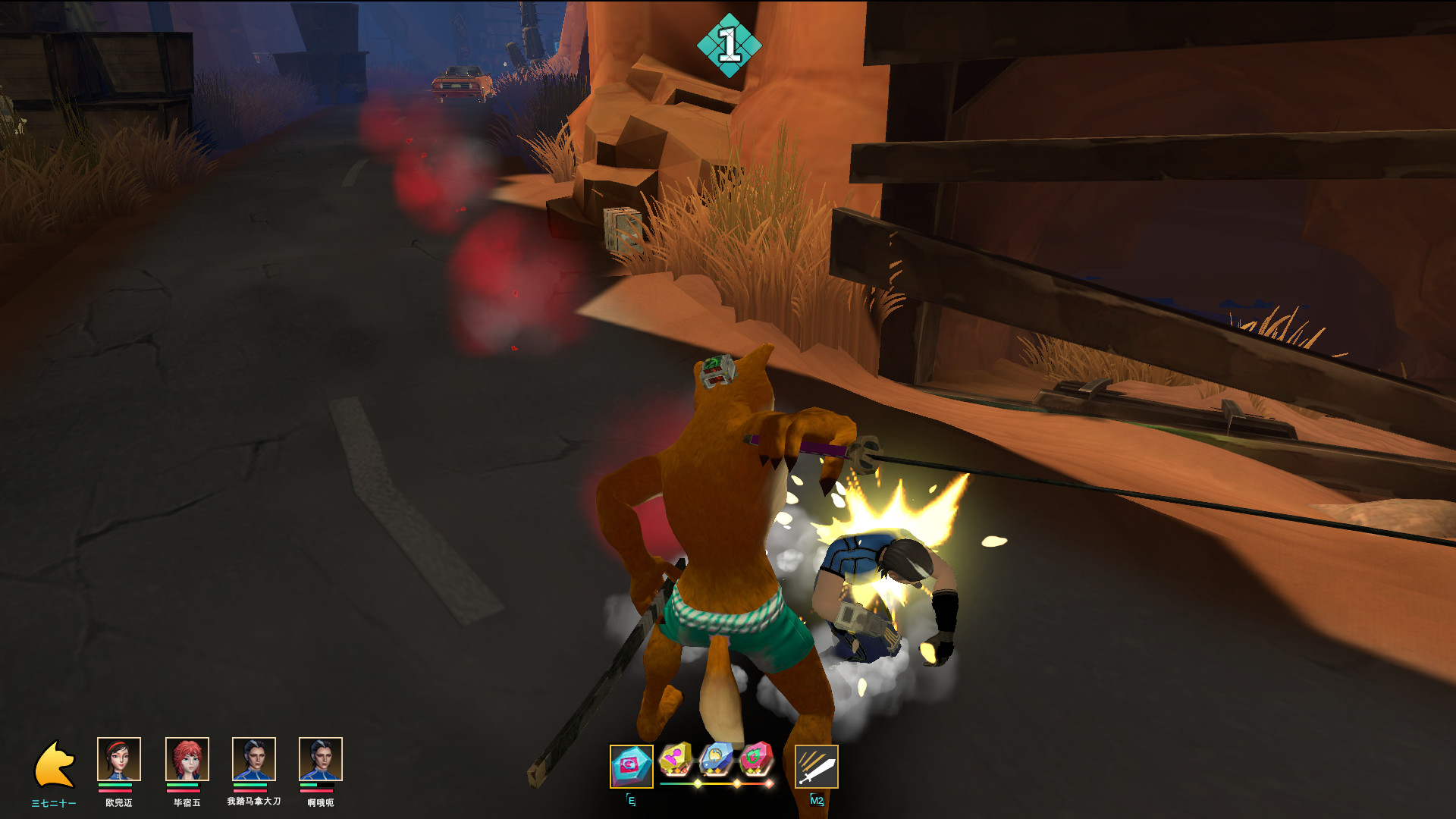Choose the red-haired portrait of 毕宿五

pyautogui.click(x=187, y=759)
